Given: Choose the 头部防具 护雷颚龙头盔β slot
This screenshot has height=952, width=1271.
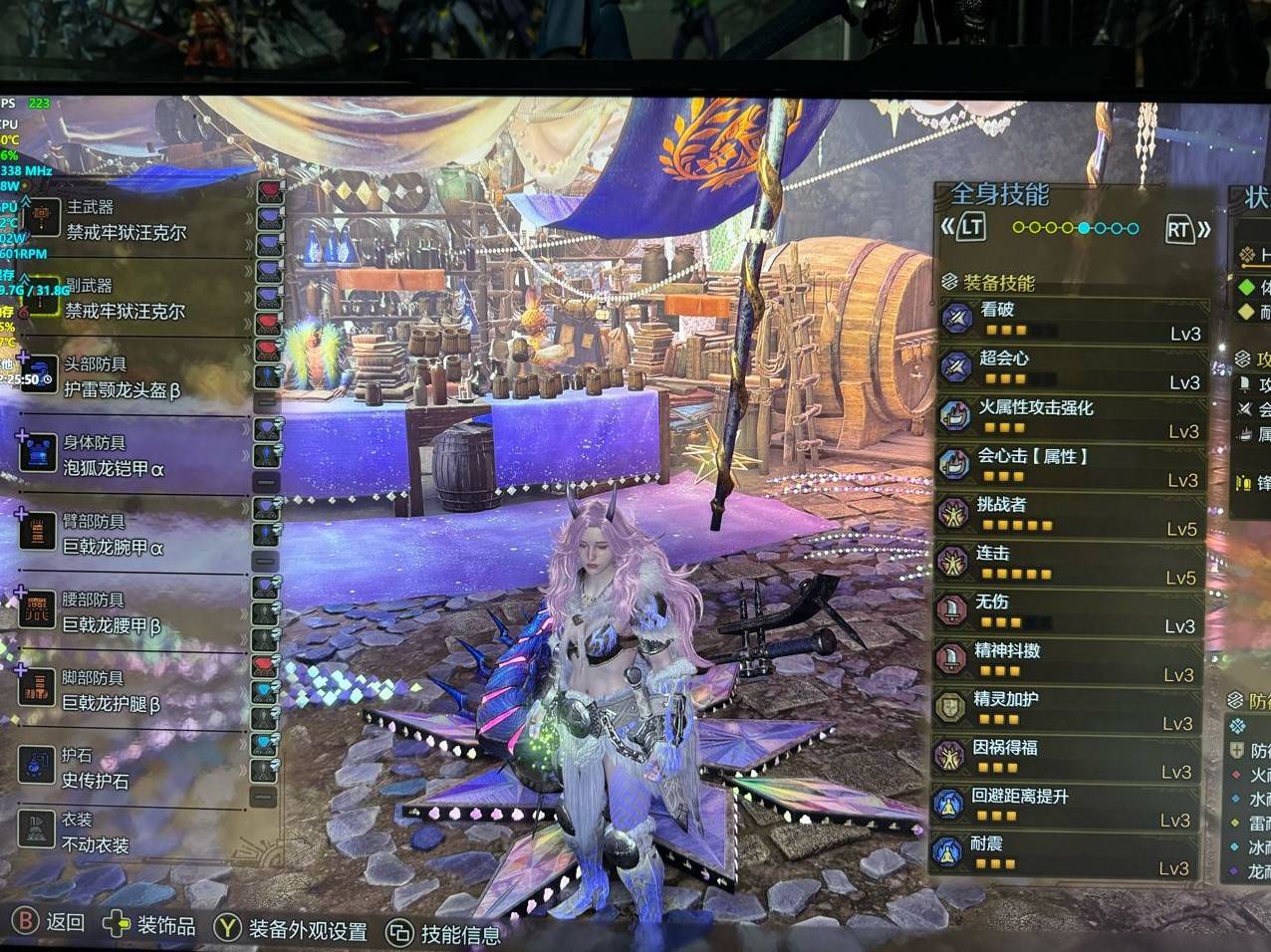Looking at the screenshot, I should (x=122, y=377).
